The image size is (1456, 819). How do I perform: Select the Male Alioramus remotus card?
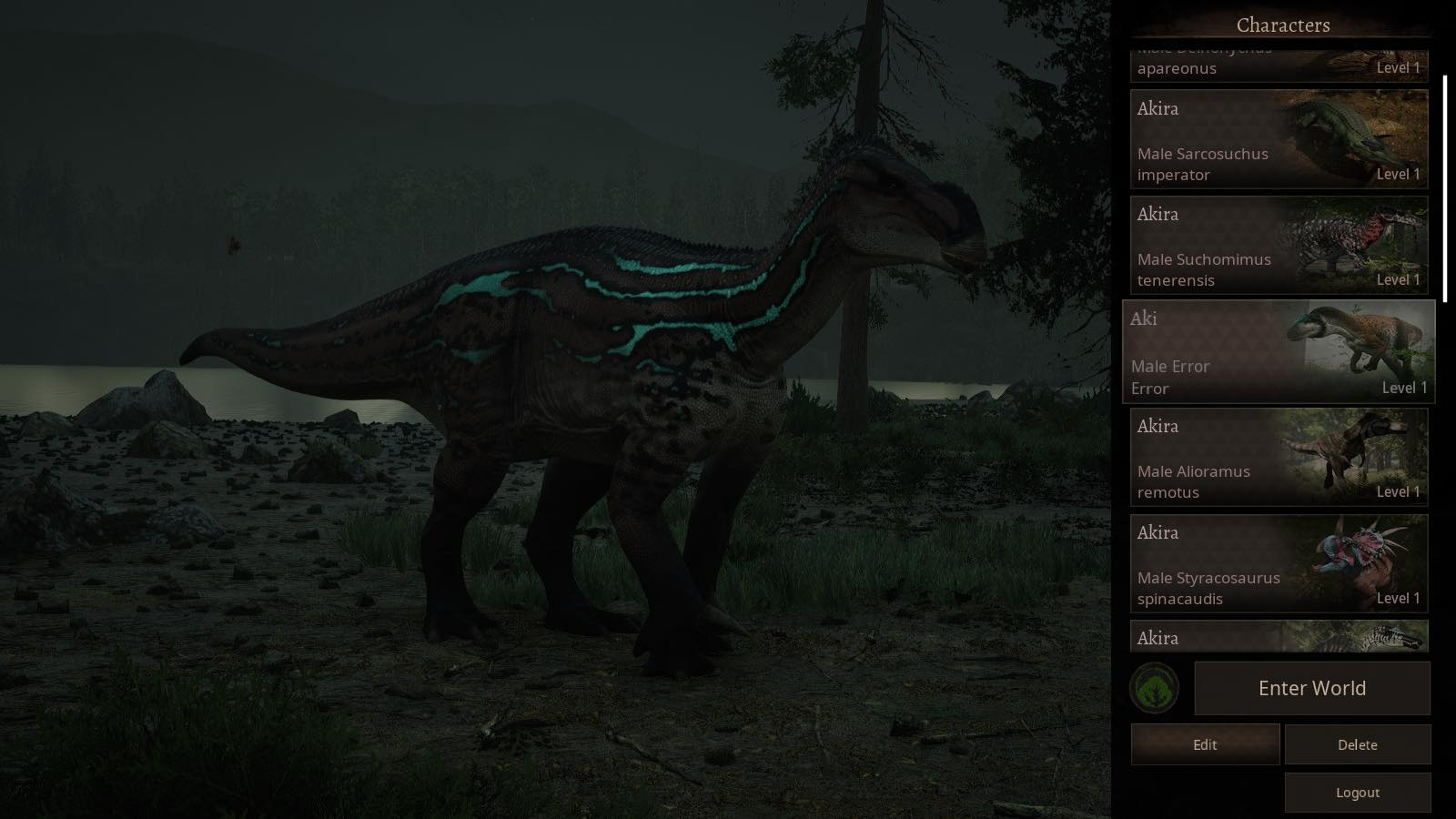(1210, 457)
